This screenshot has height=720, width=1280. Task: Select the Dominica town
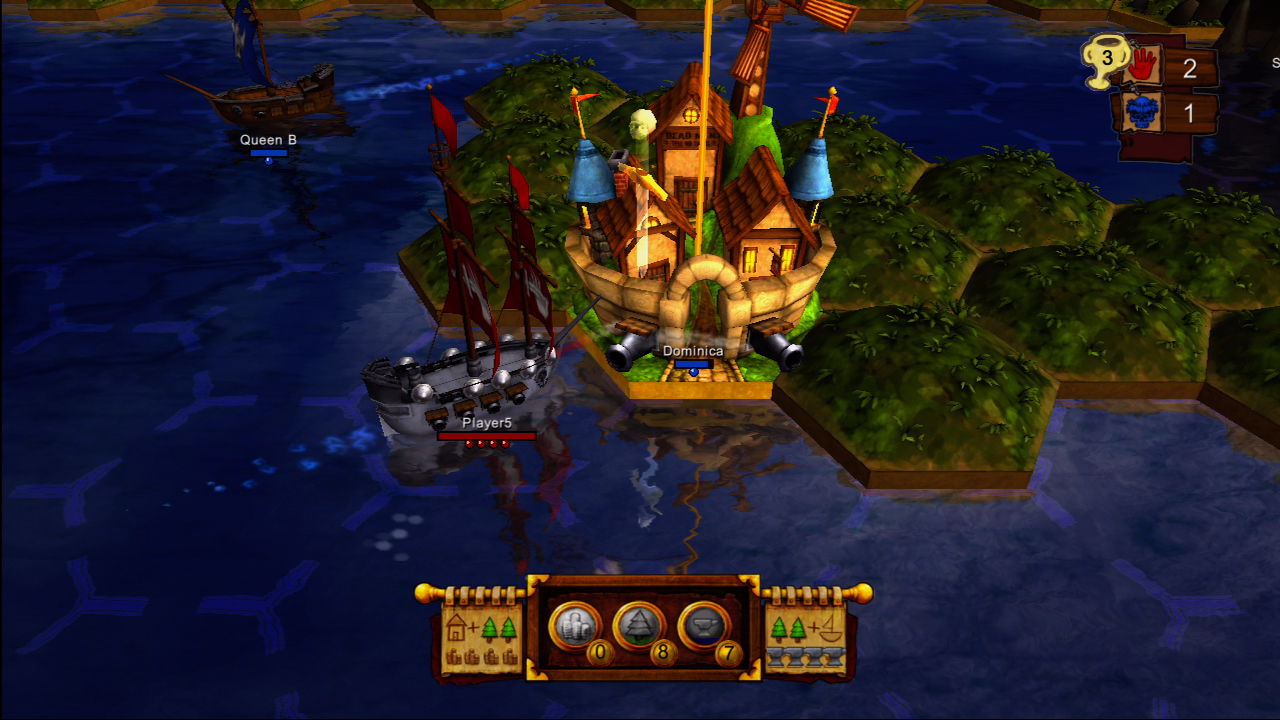coord(700,250)
